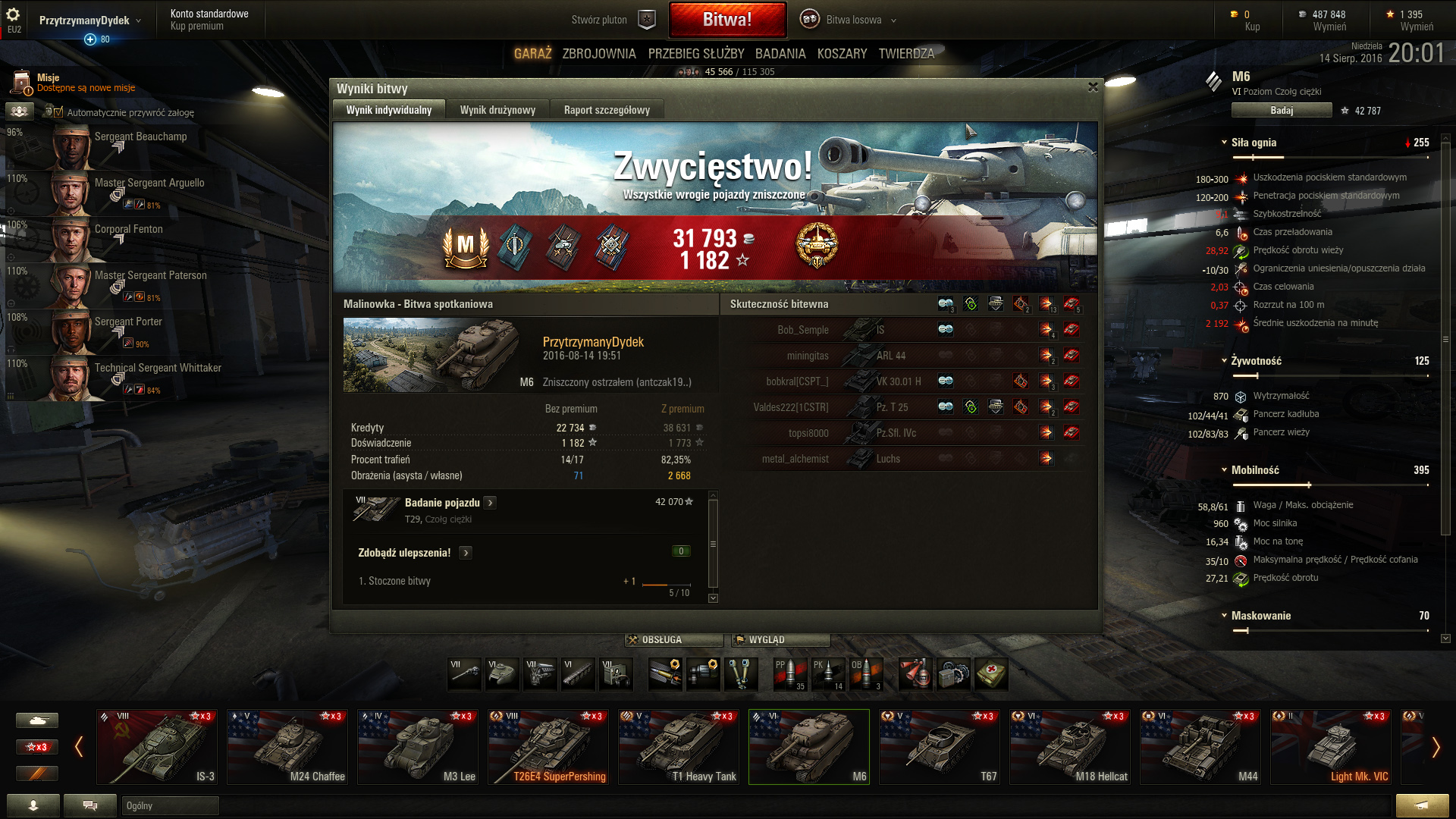The width and height of the screenshot is (1456, 819).
Task: Go to the BADANIA research section
Action: [x=780, y=54]
